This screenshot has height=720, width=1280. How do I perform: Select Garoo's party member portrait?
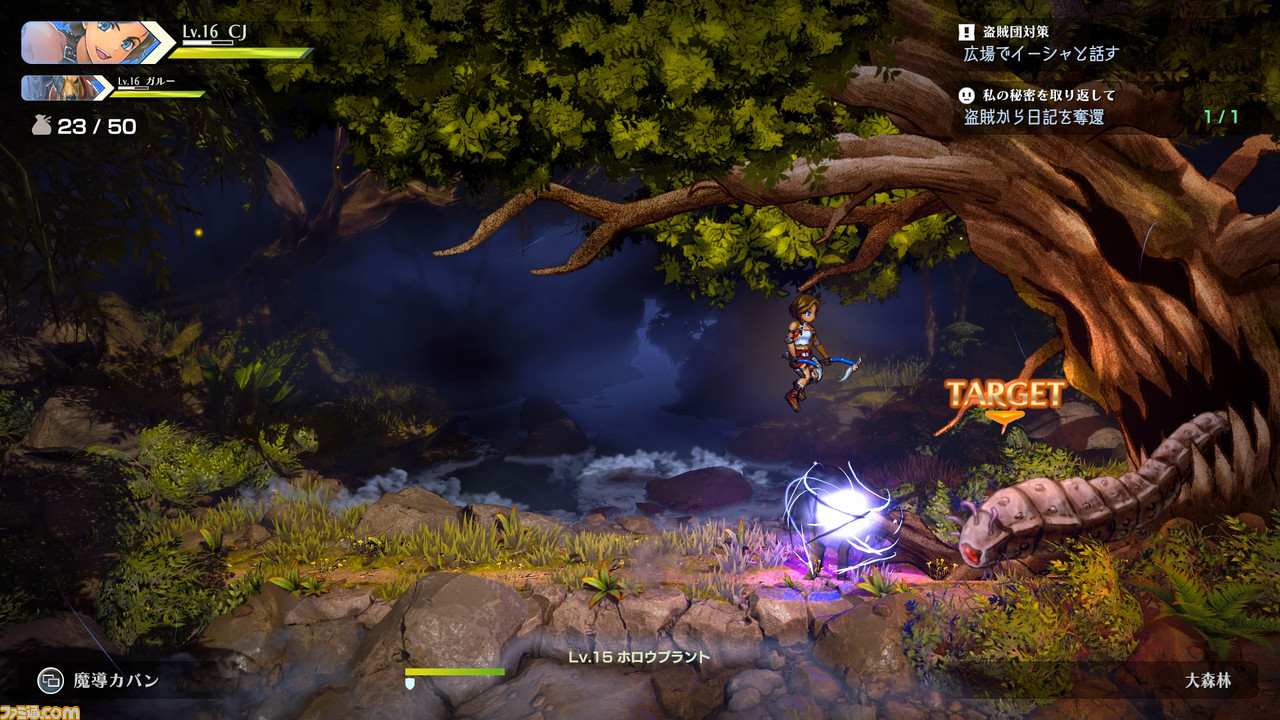(x=66, y=88)
